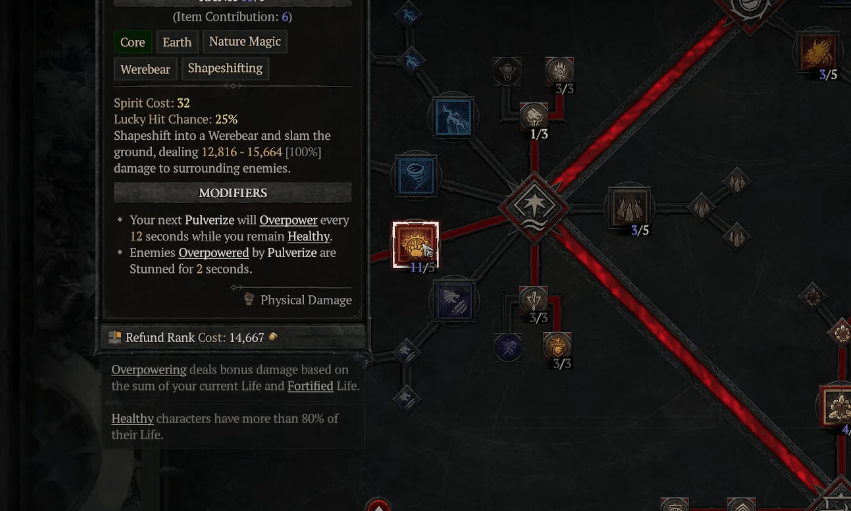Select the orange passive node below the core diamond
This screenshot has width=851, height=511.
point(557,346)
